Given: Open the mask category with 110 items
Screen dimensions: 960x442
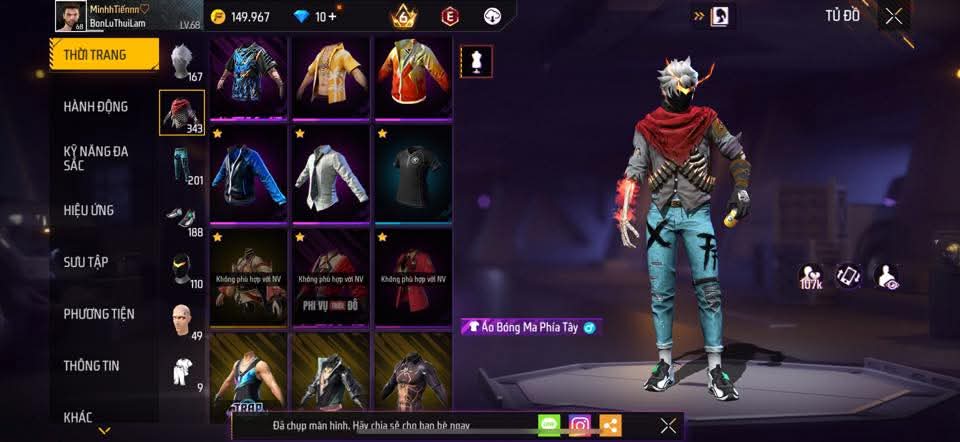Looking at the screenshot, I should [181, 269].
